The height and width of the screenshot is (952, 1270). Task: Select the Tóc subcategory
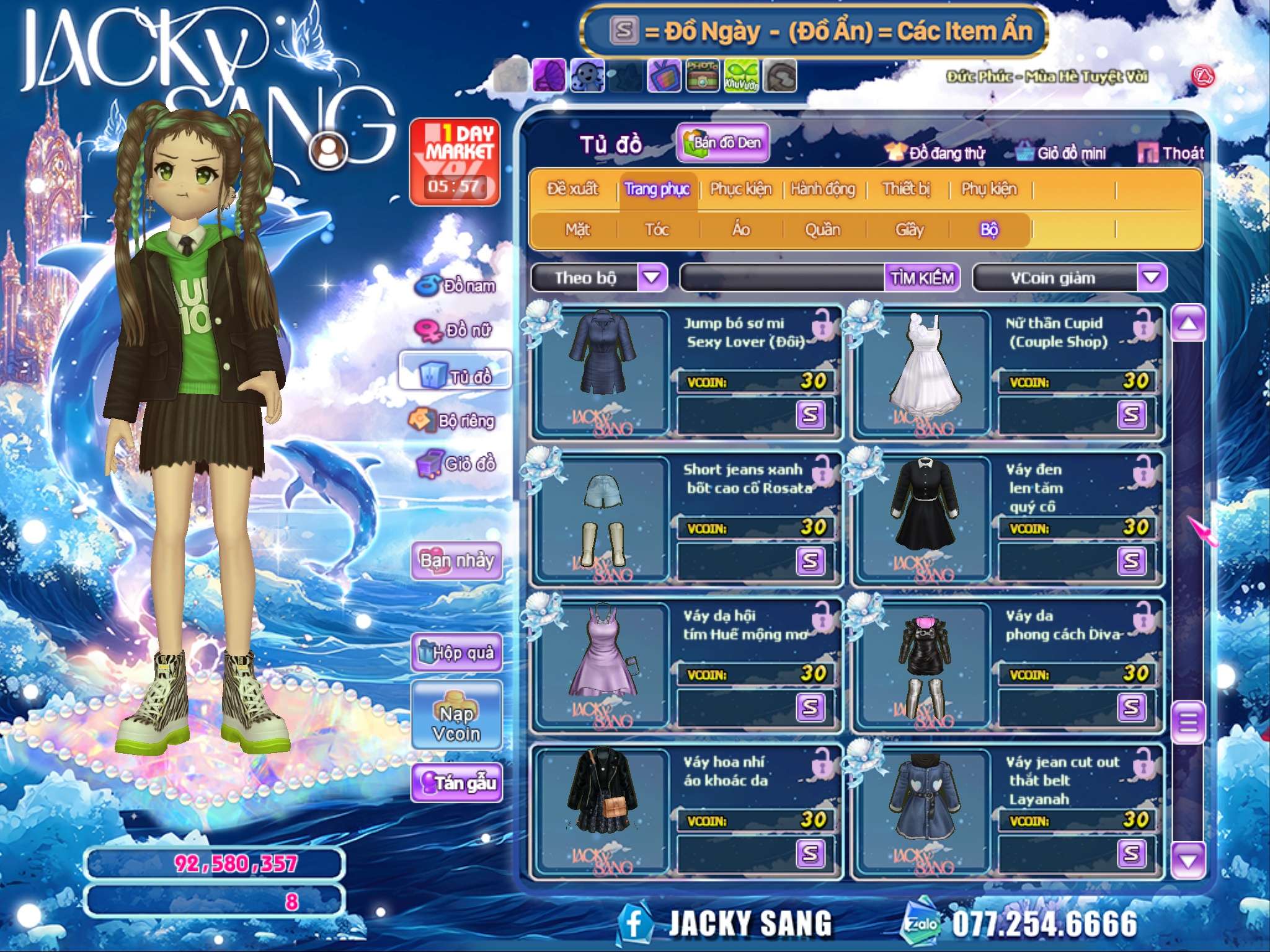click(657, 230)
